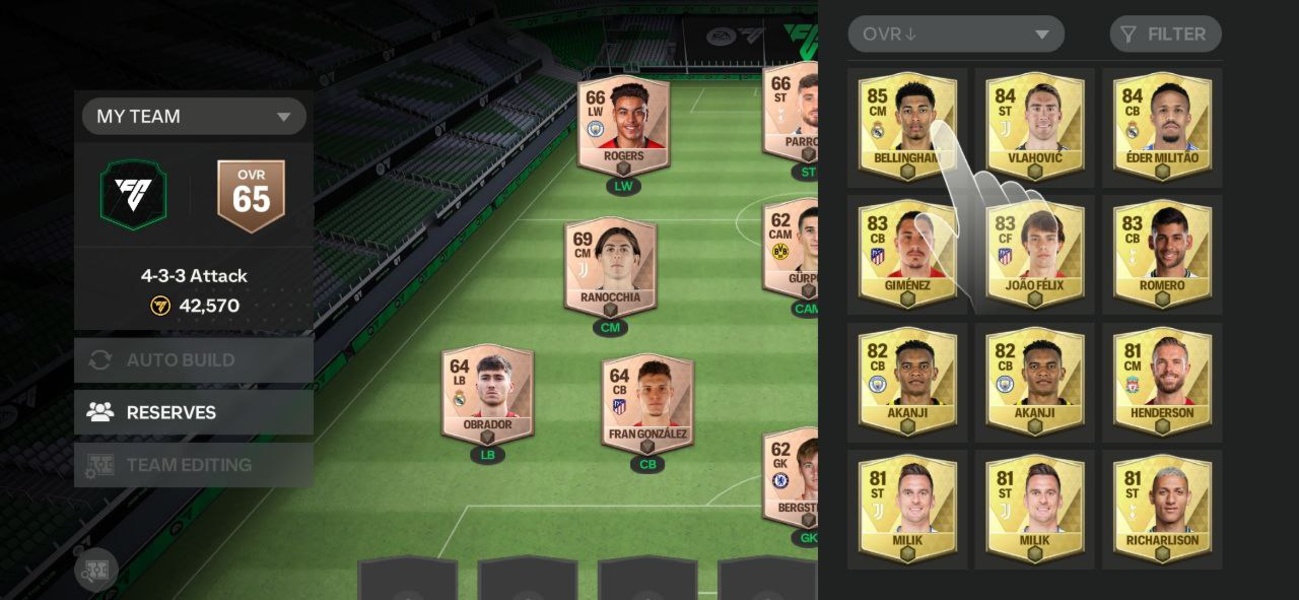Select Giménez's 83 CB reserve card
The image size is (1299, 600).
906,253
